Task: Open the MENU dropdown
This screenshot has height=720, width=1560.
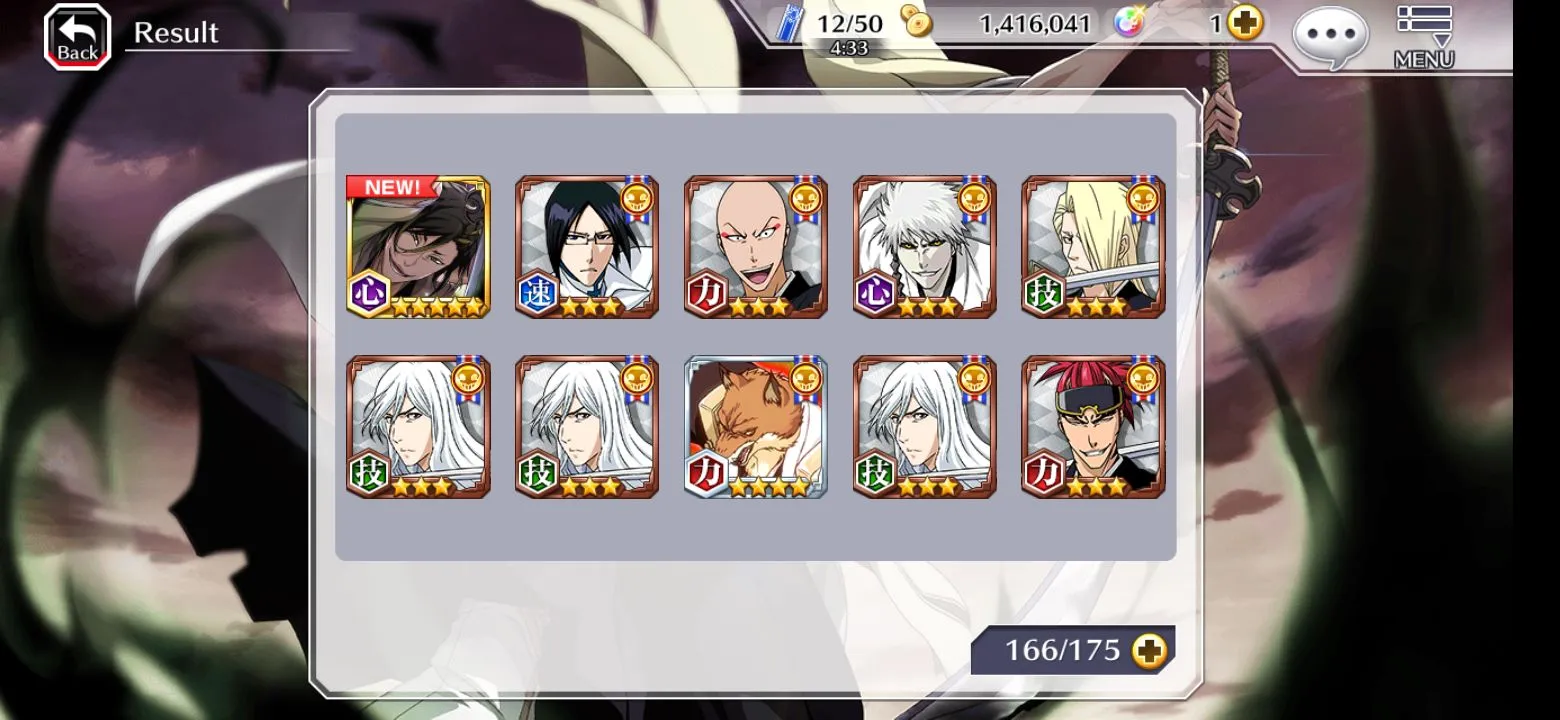Action: pos(1423,37)
